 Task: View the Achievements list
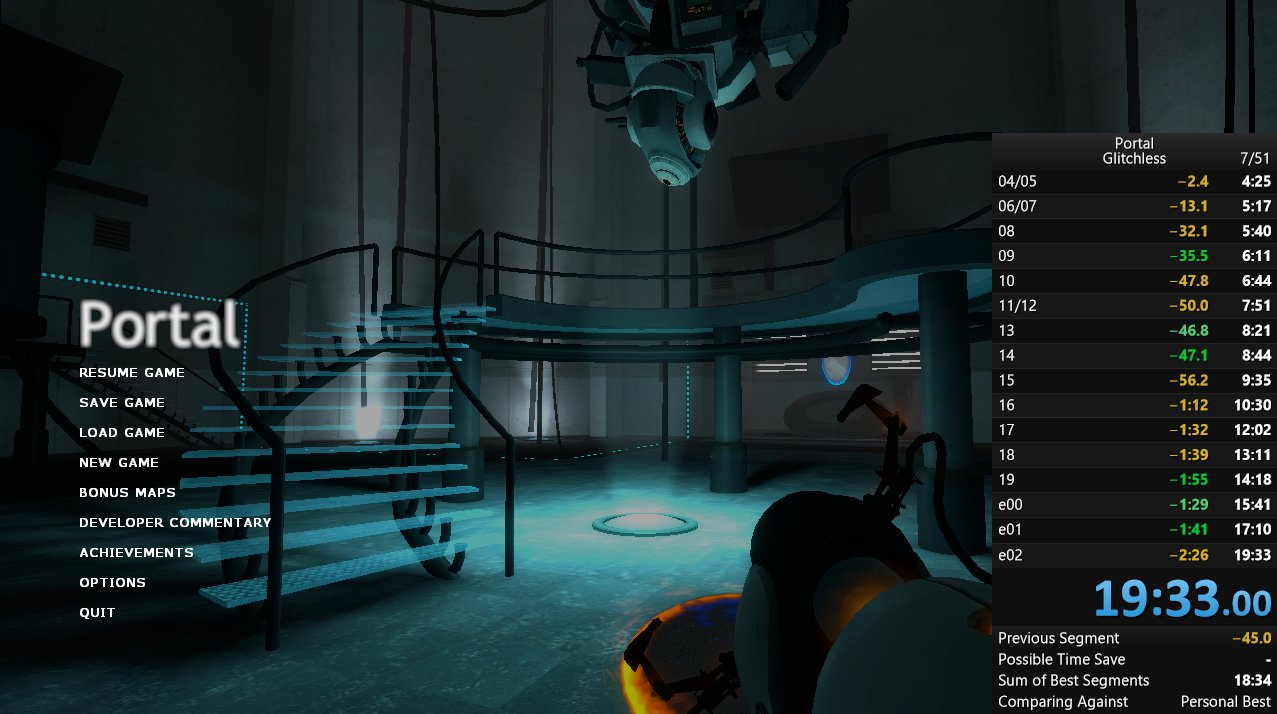pos(136,553)
